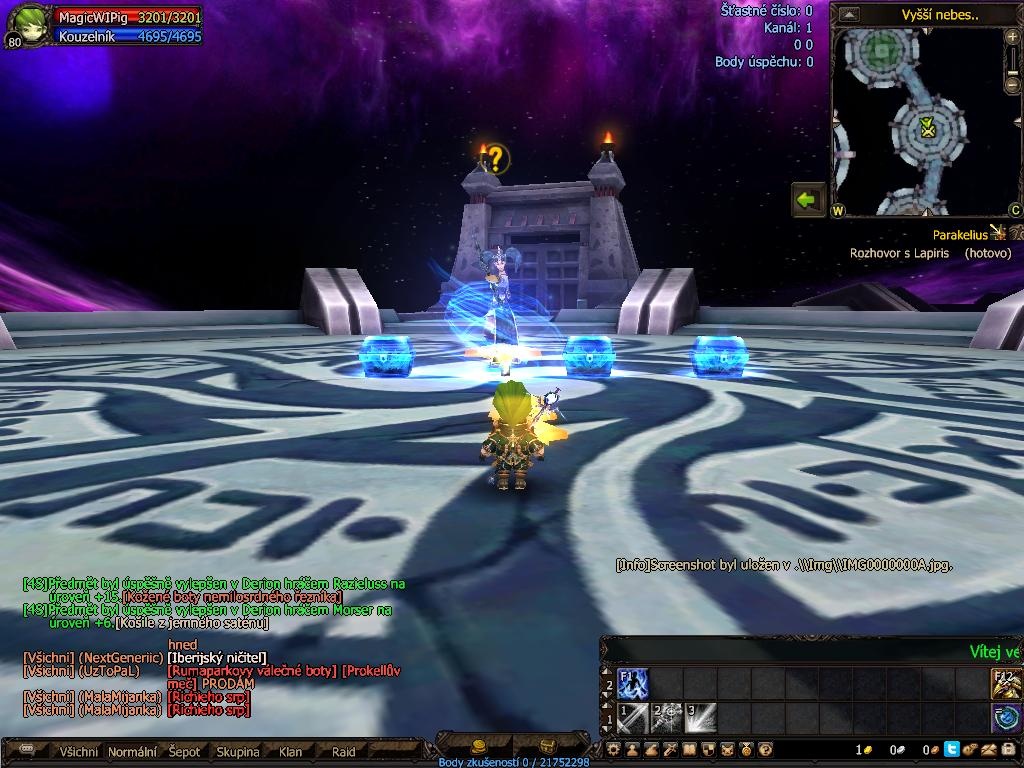This screenshot has width=1024, height=768.
Task: Activate the F1 blue aura skill
Action: point(634,683)
